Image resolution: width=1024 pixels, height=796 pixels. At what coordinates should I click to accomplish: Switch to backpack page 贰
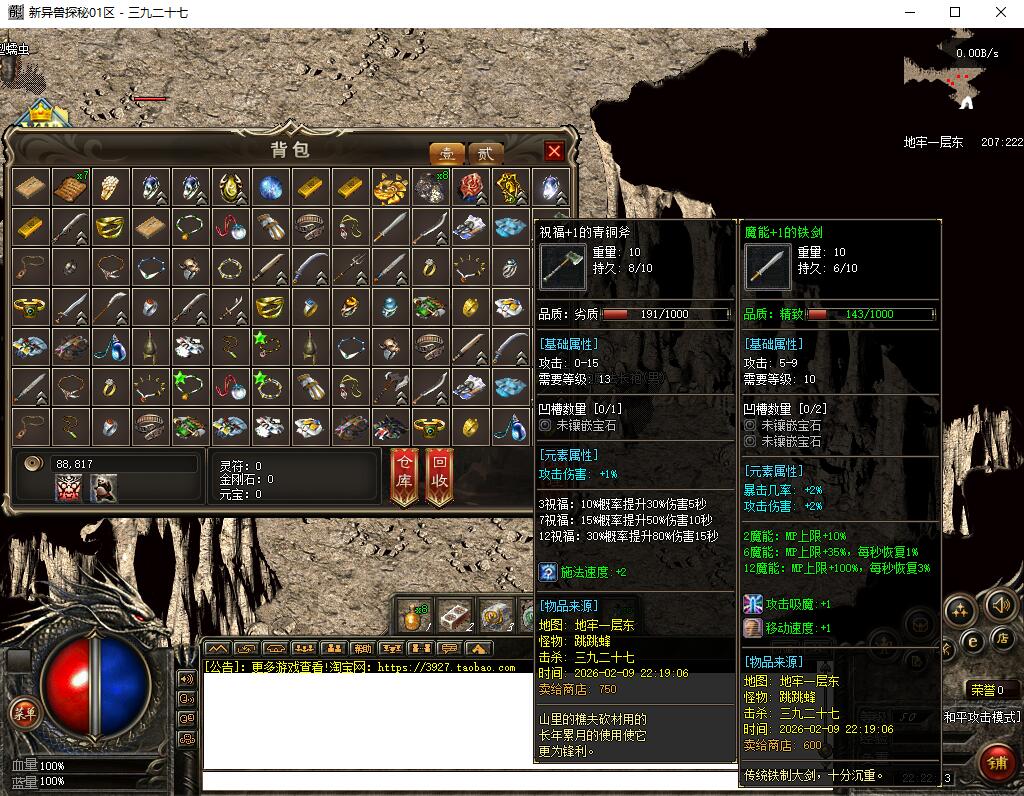point(485,153)
